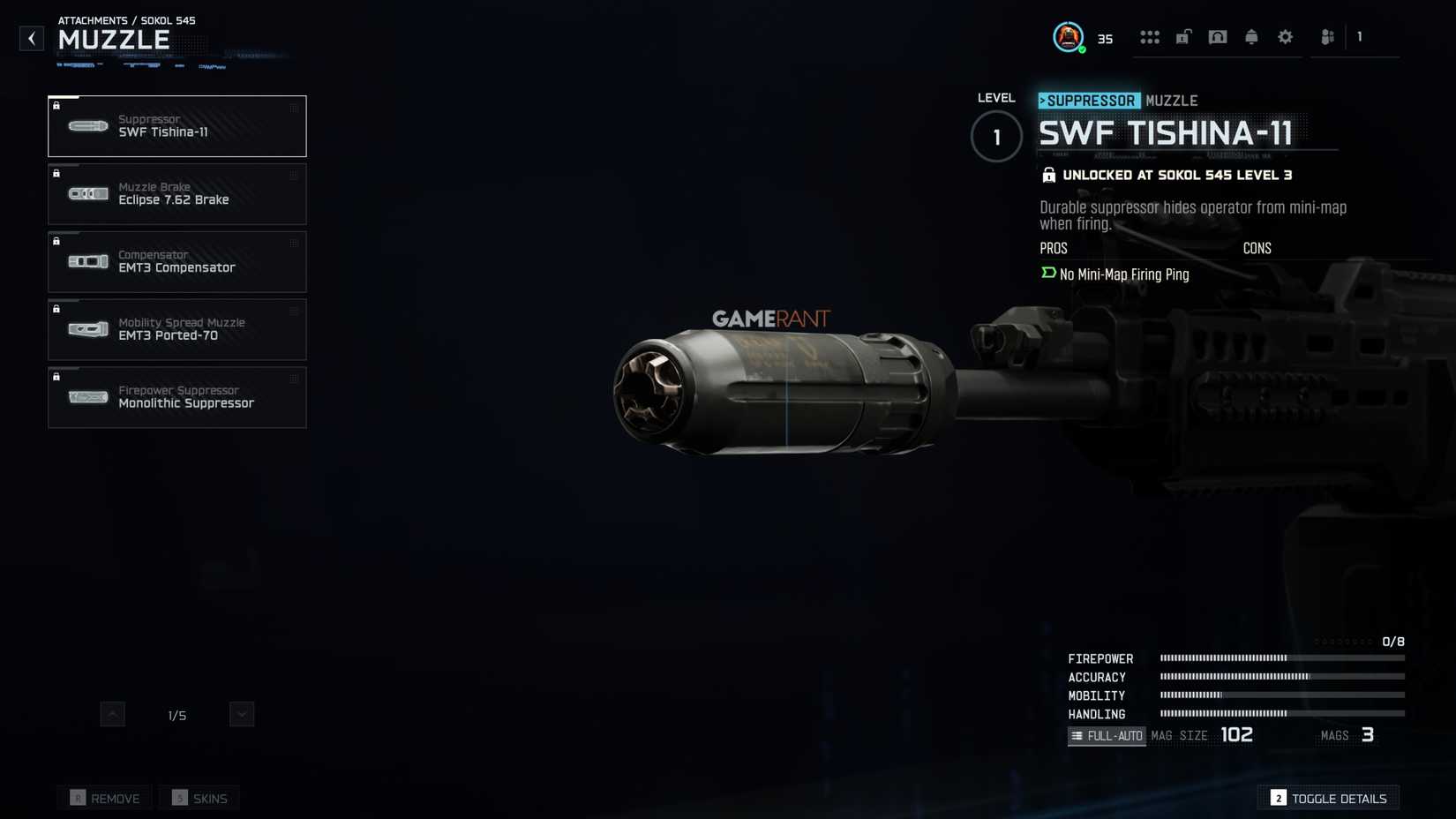Open the Skins menu
This screenshot has width=1456, height=819.
(199, 797)
